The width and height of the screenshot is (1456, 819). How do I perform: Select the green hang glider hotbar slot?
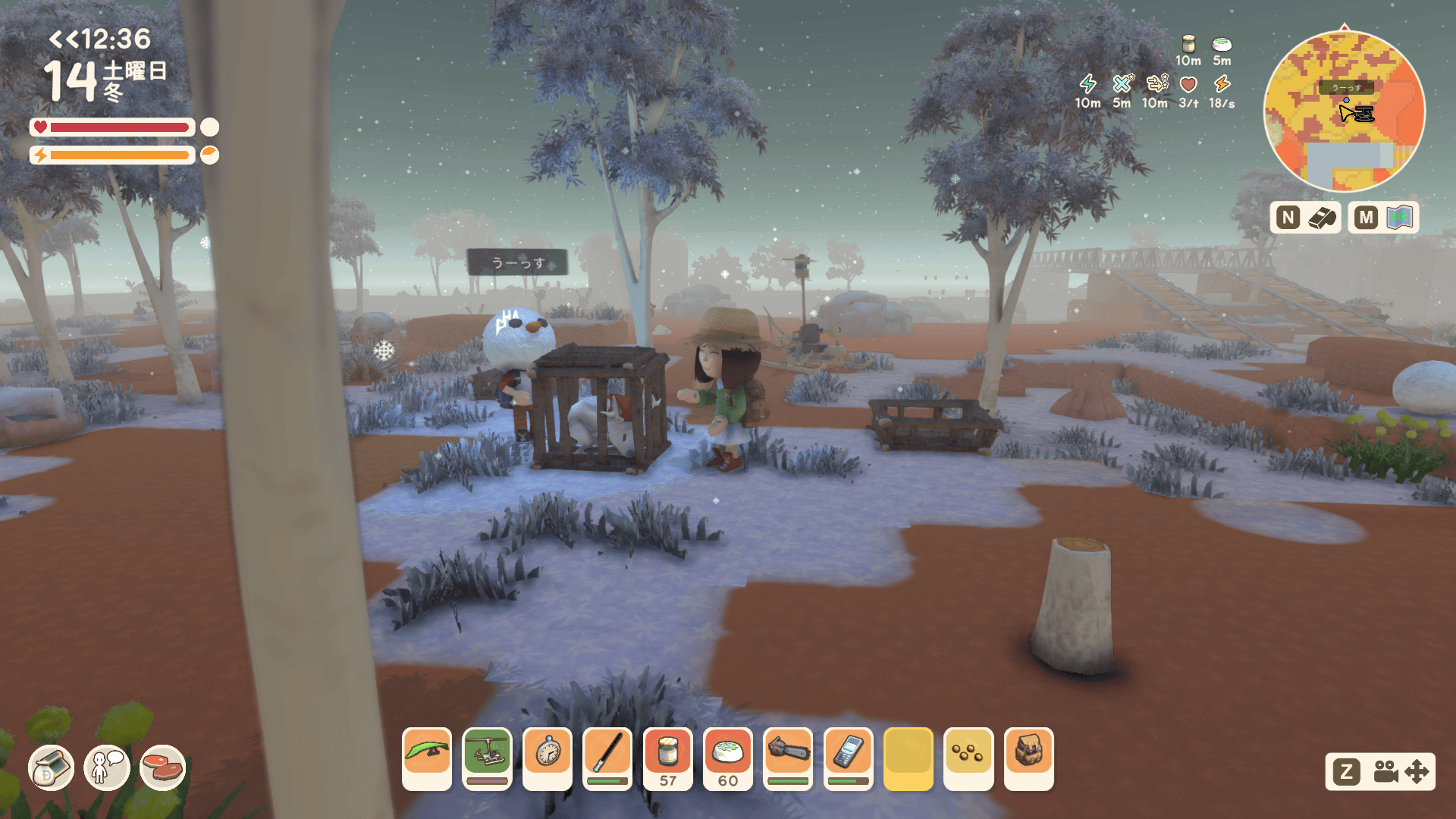tap(427, 758)
